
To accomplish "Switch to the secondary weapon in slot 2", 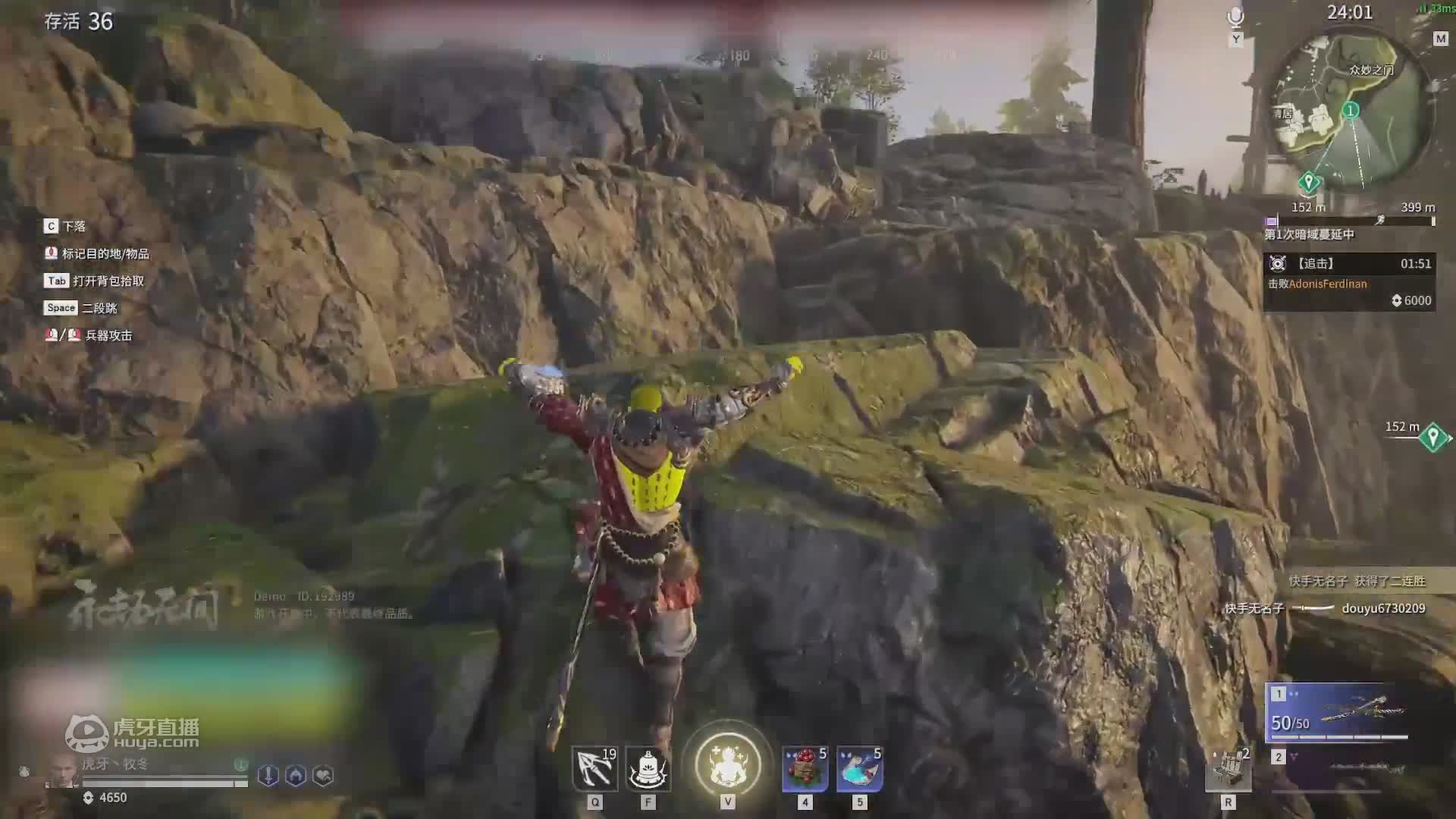I will click(x=1338, y=767).
